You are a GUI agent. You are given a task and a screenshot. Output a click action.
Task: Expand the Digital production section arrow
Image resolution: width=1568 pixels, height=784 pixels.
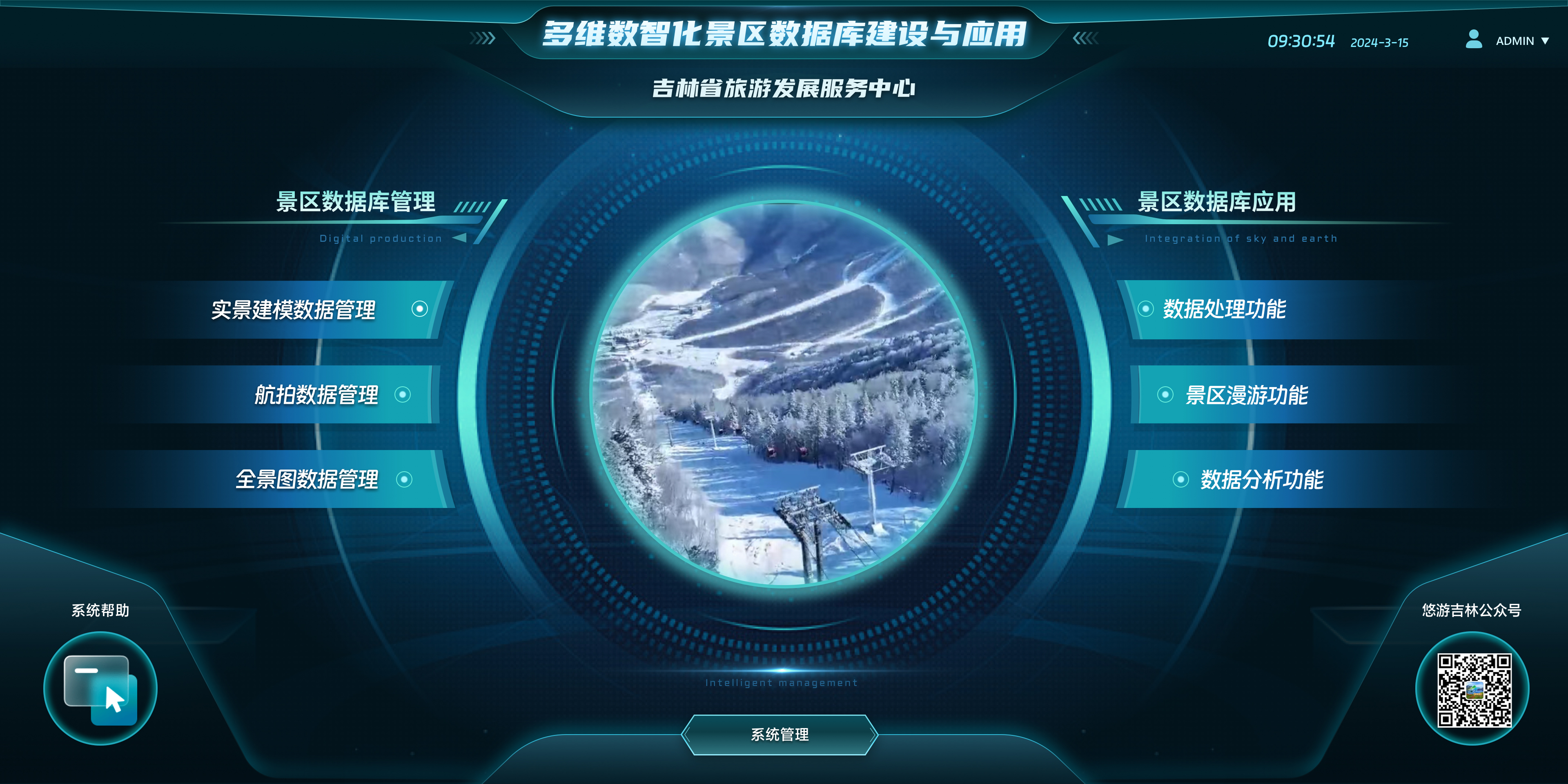tap(461, 238)
